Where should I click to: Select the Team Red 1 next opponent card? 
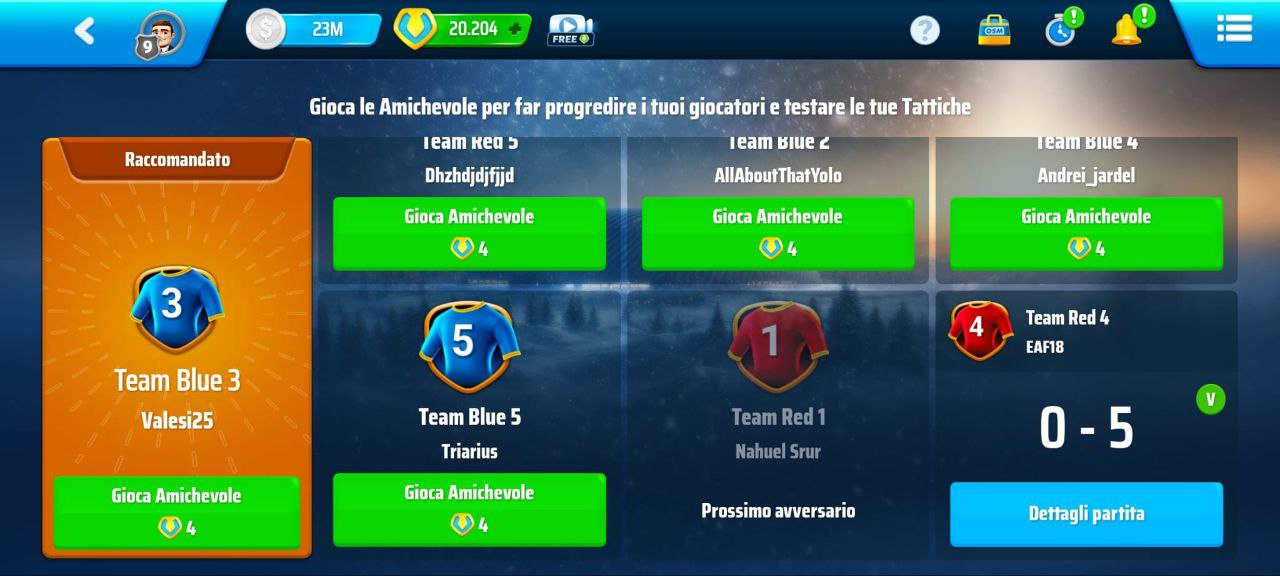(778, 420)
